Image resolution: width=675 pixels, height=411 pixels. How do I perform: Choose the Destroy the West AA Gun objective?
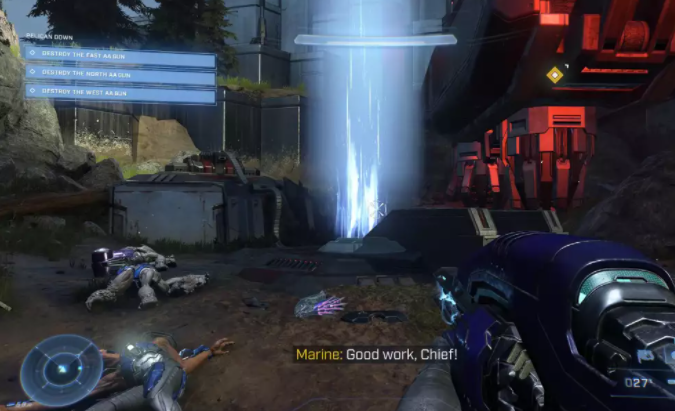[119, 93]
